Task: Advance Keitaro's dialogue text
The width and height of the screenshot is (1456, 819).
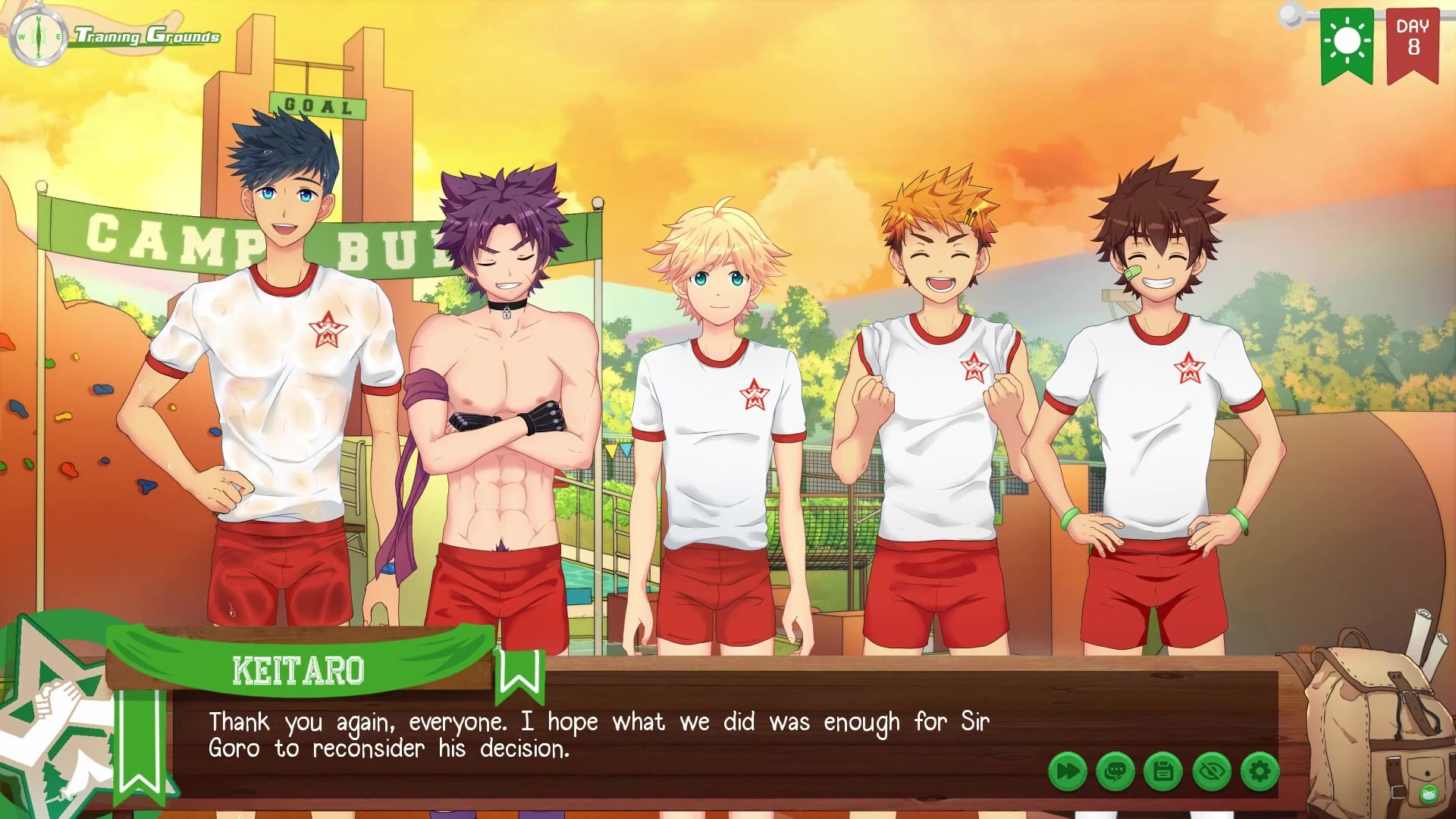Action: (599, 736)
